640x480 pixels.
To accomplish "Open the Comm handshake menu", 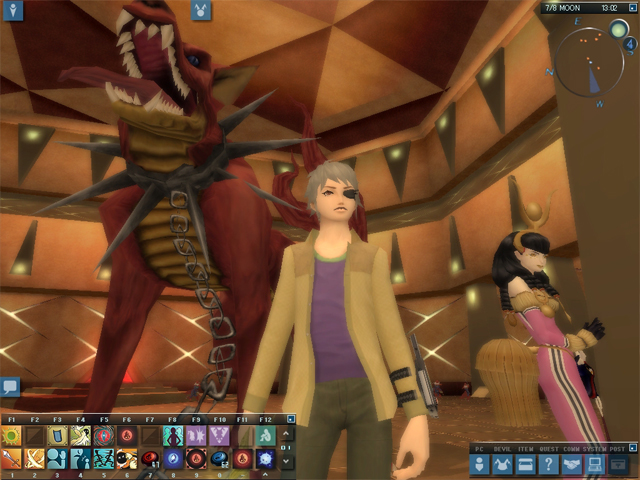I will coord(570,465).
